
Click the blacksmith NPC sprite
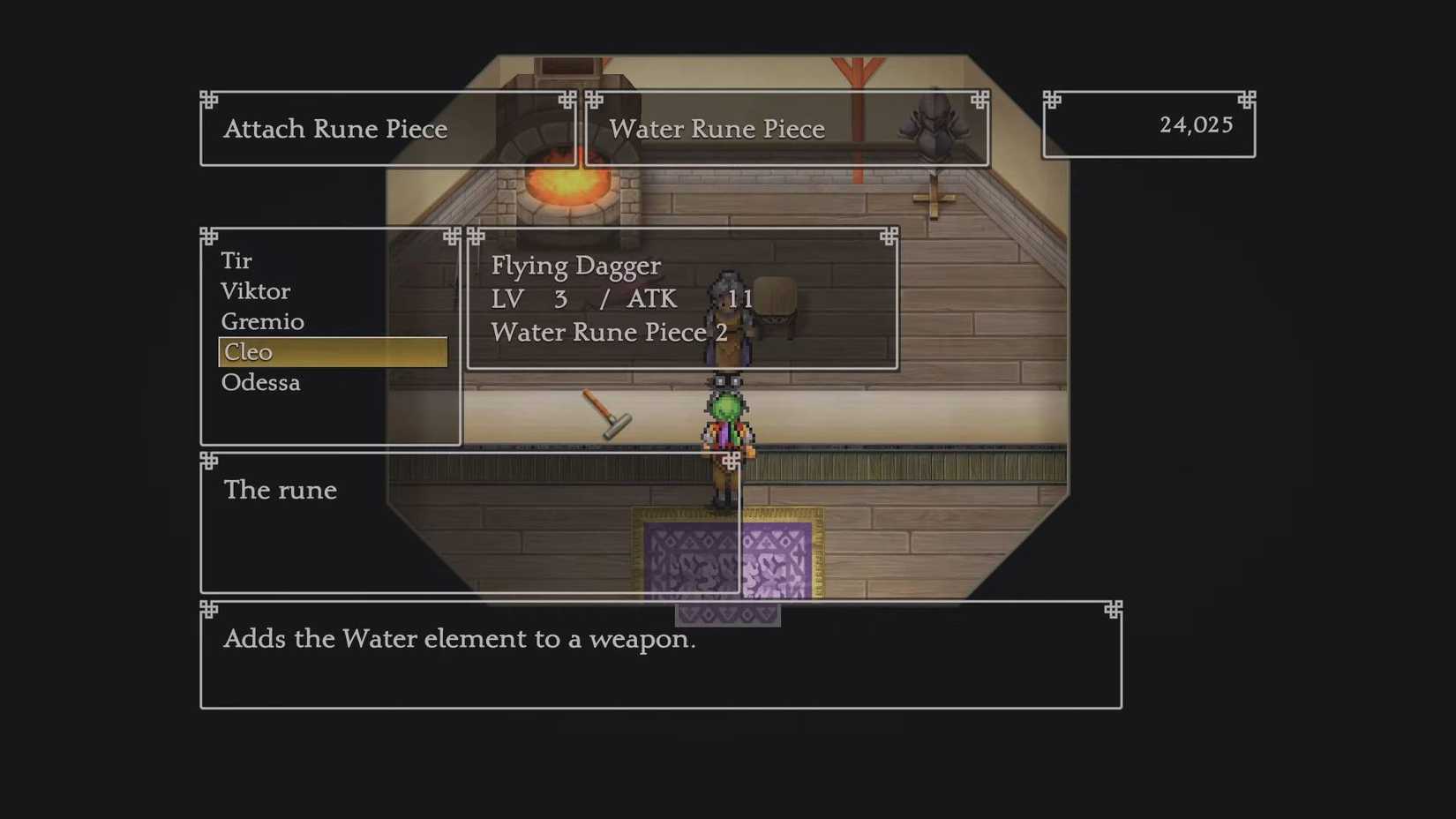tap(725, 327)
